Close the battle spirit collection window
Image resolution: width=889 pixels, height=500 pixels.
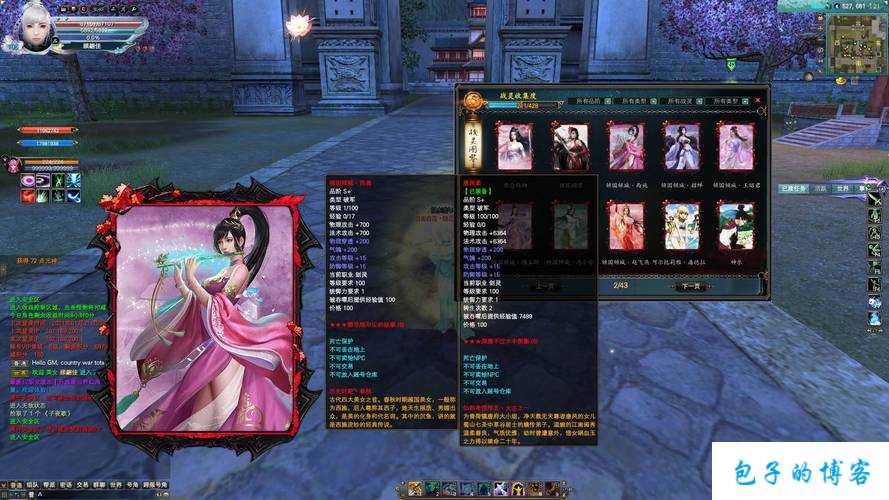(x=757, y=99)
